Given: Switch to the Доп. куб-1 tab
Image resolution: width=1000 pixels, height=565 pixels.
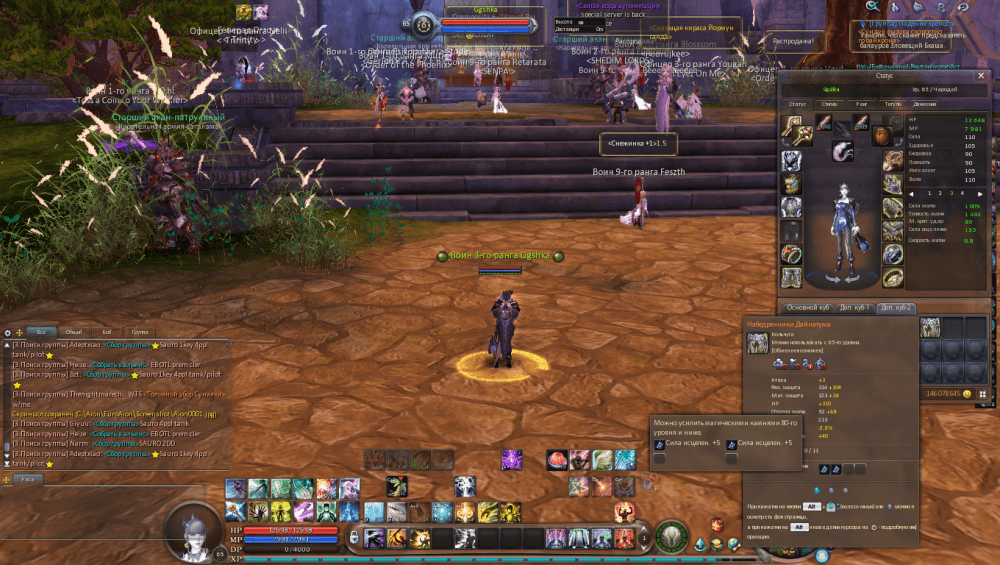Looking at the screenshot, I should (x=855, y=307).
